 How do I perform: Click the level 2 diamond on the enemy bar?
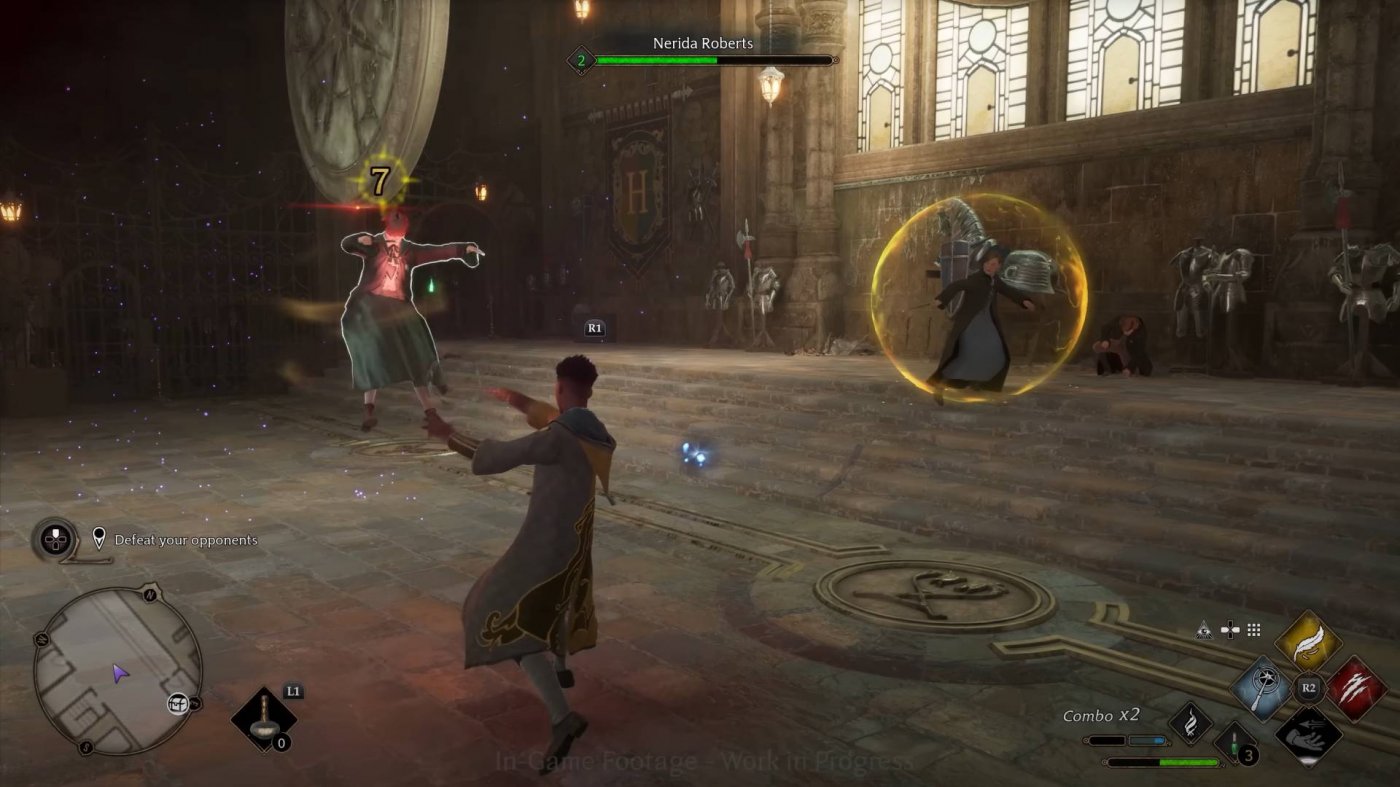pos(583,58)
